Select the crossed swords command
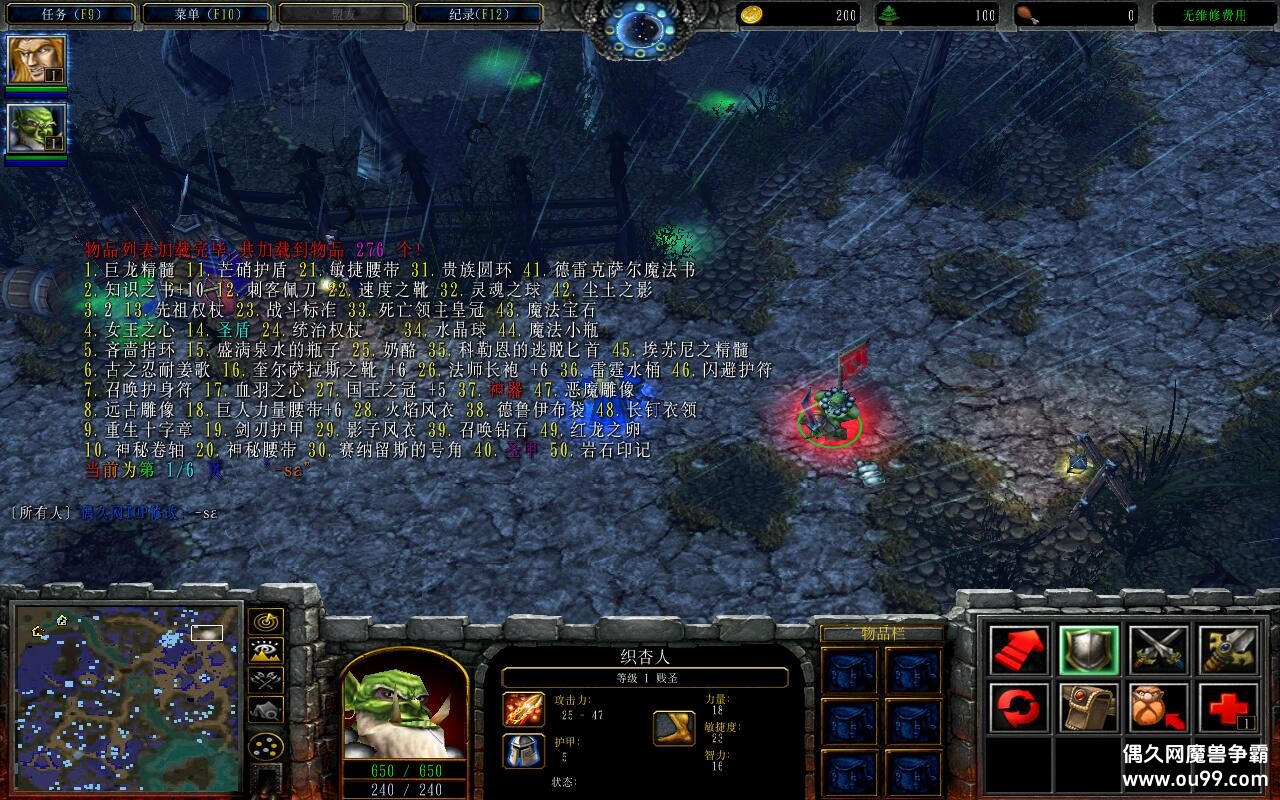 click(1159, 650)
